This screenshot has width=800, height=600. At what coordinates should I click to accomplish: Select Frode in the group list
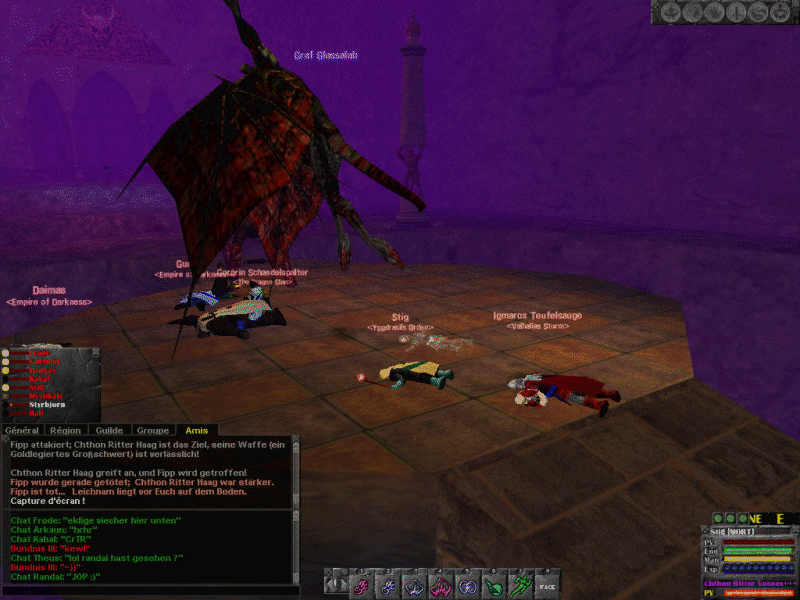(38, 353)
